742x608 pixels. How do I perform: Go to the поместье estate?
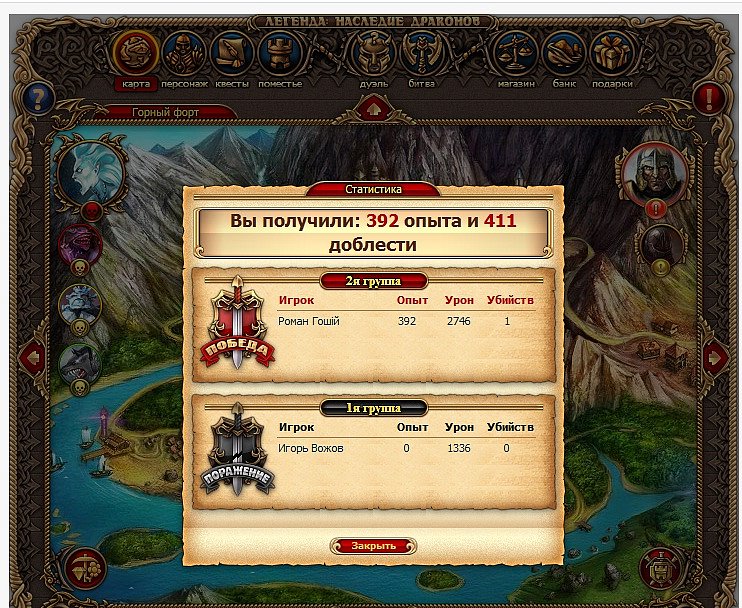(281, 54)
